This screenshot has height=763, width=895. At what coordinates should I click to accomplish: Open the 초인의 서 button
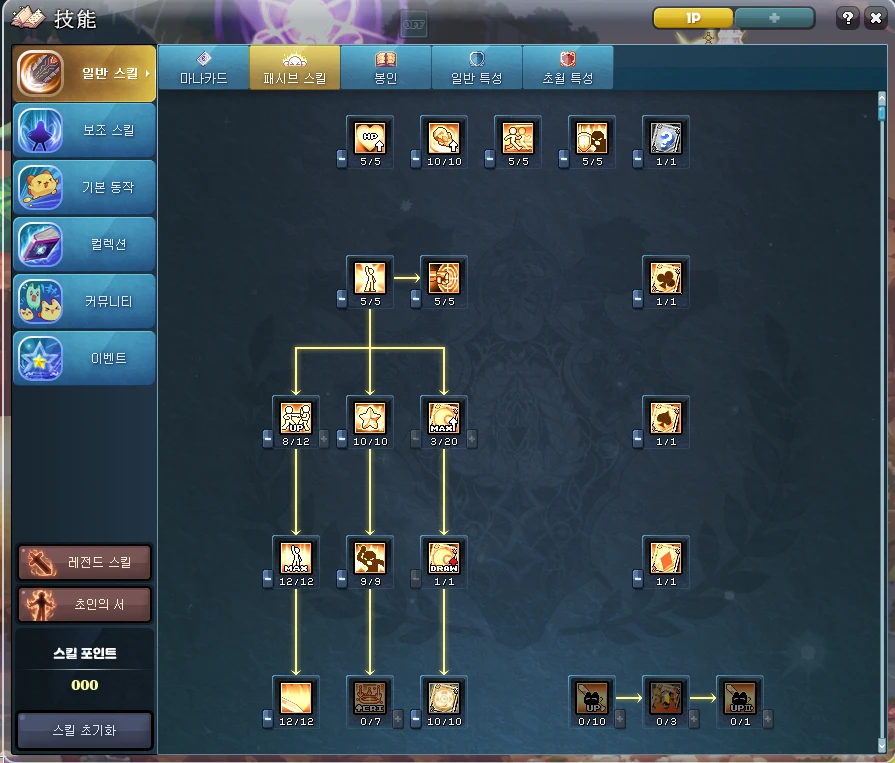coord(85,605)
